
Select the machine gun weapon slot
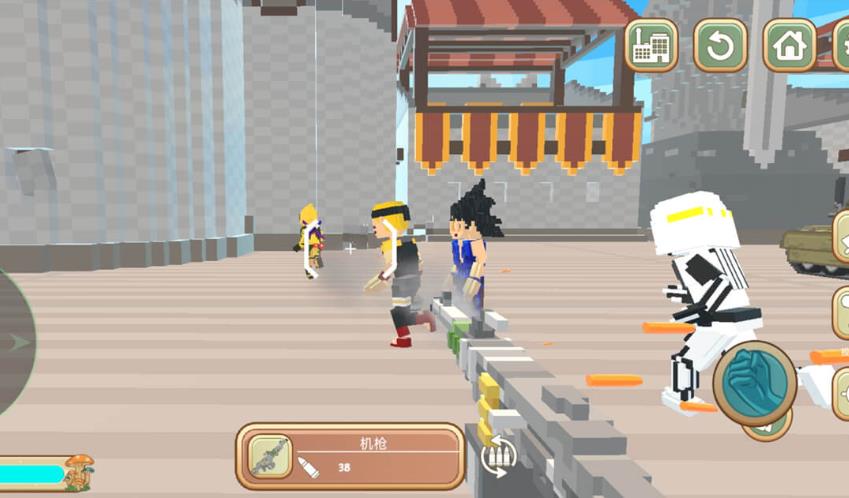[x=350, y=456]
